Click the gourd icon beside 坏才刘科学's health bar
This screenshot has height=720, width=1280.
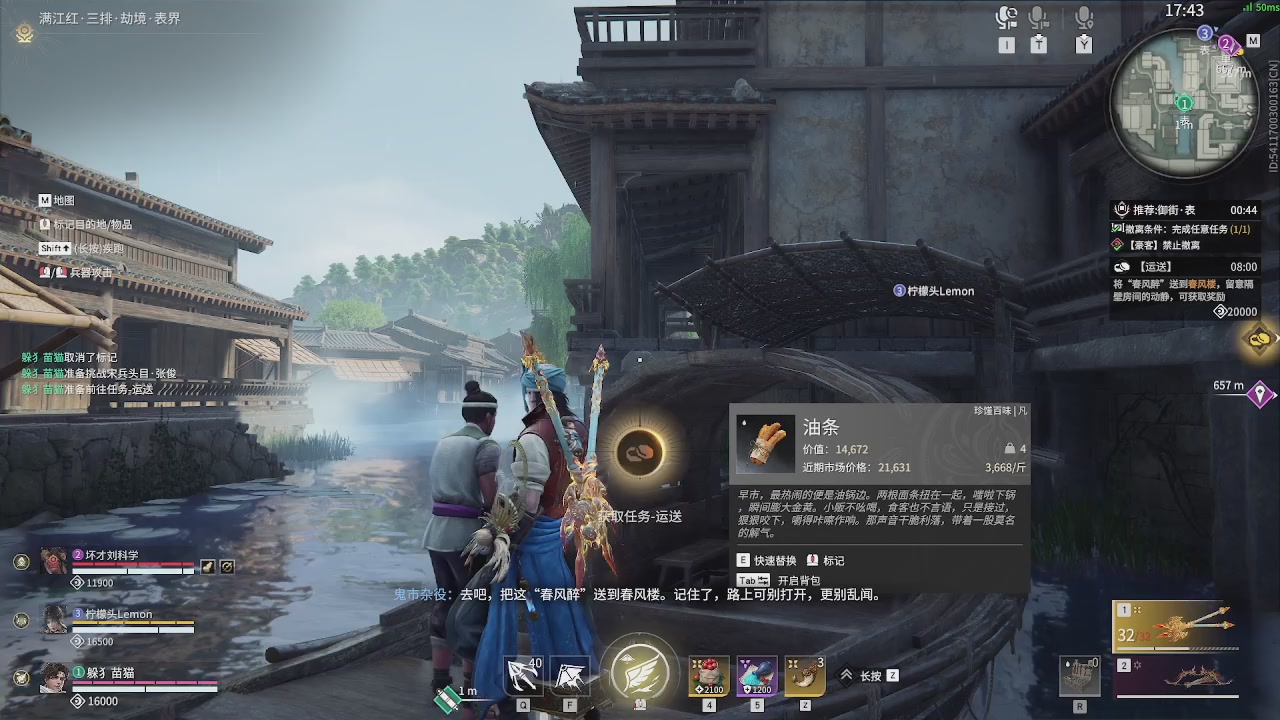[207, 567]
